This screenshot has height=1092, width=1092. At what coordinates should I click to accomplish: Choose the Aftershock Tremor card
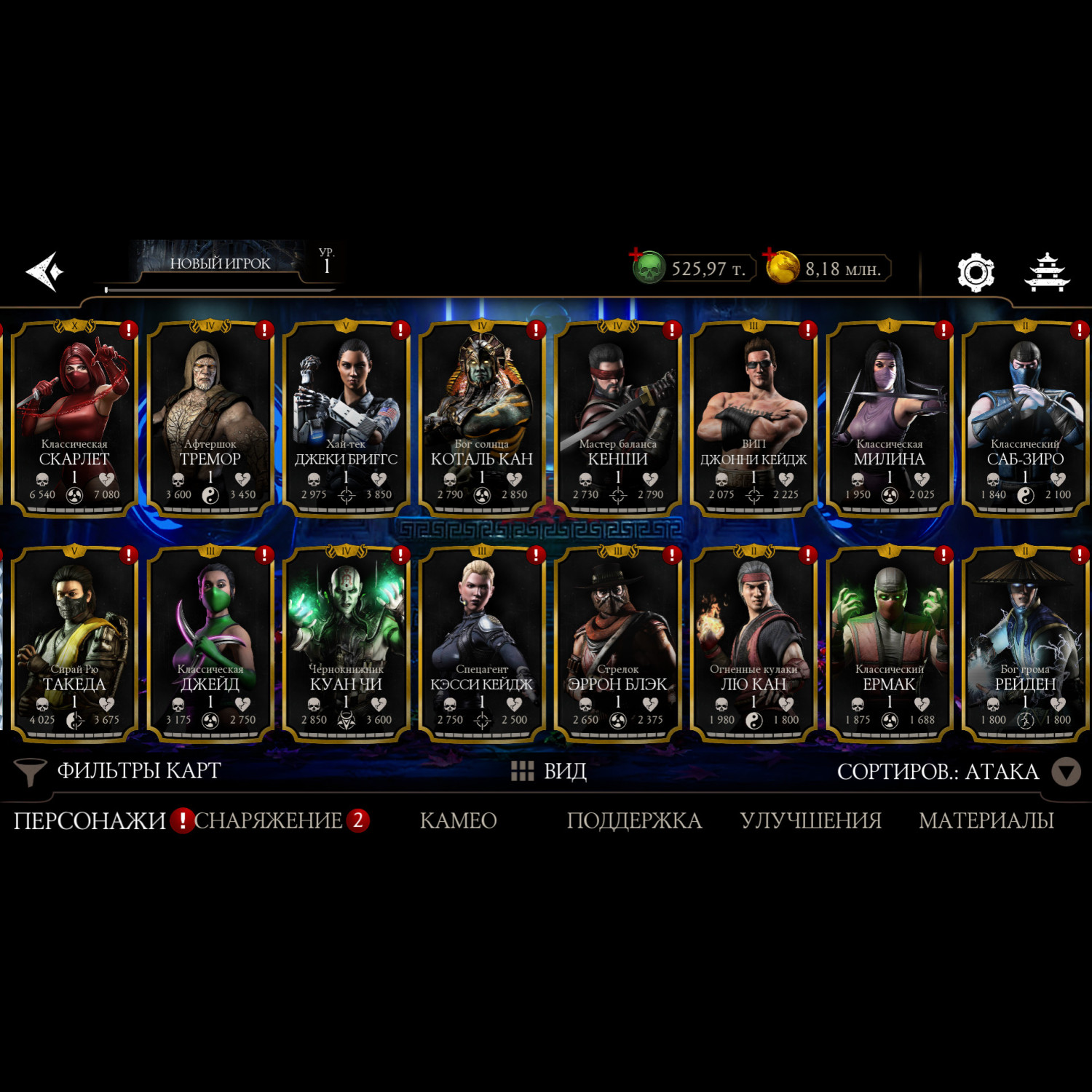click(x=210, y=417)
